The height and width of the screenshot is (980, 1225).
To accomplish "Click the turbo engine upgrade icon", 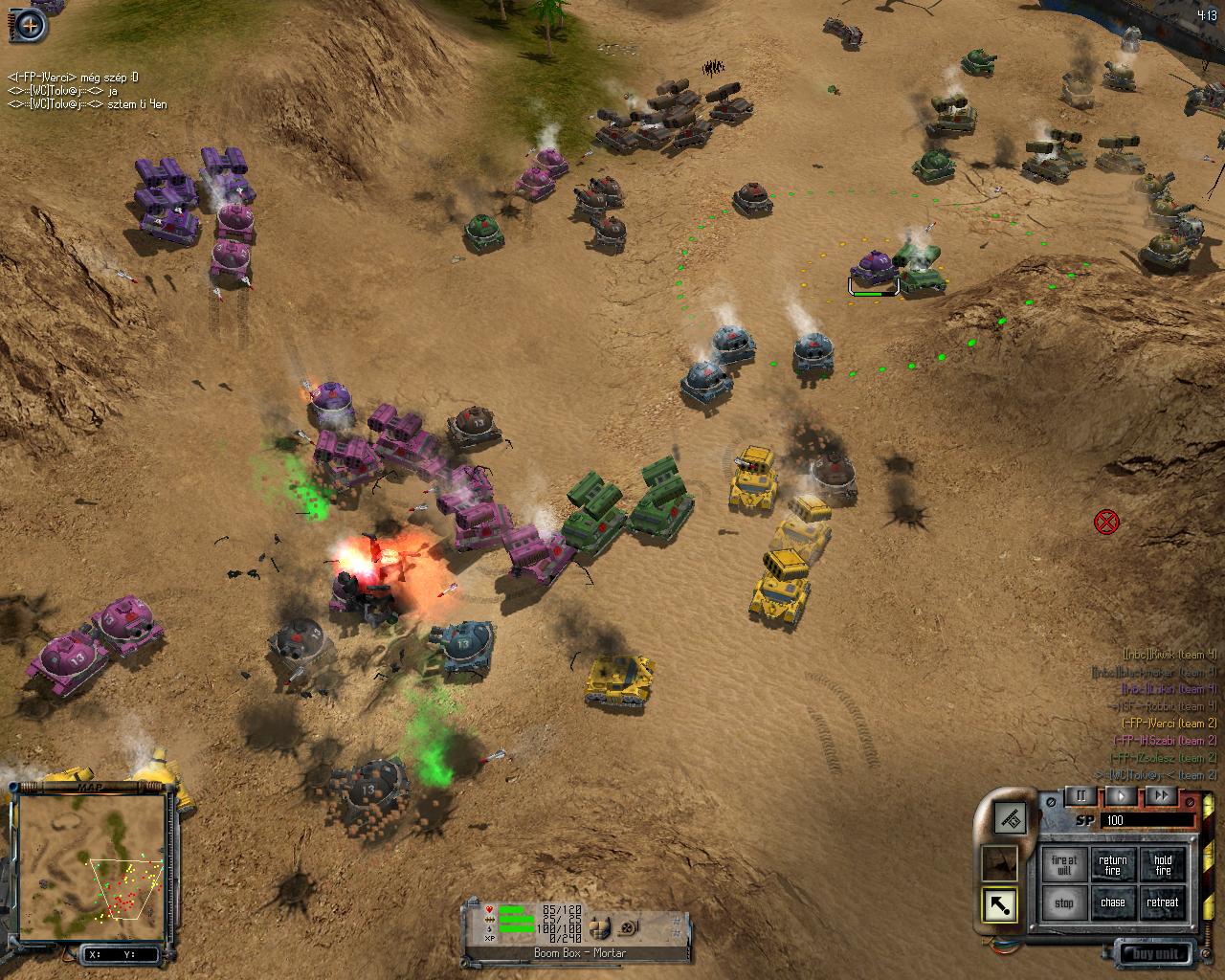I will 627,926.
